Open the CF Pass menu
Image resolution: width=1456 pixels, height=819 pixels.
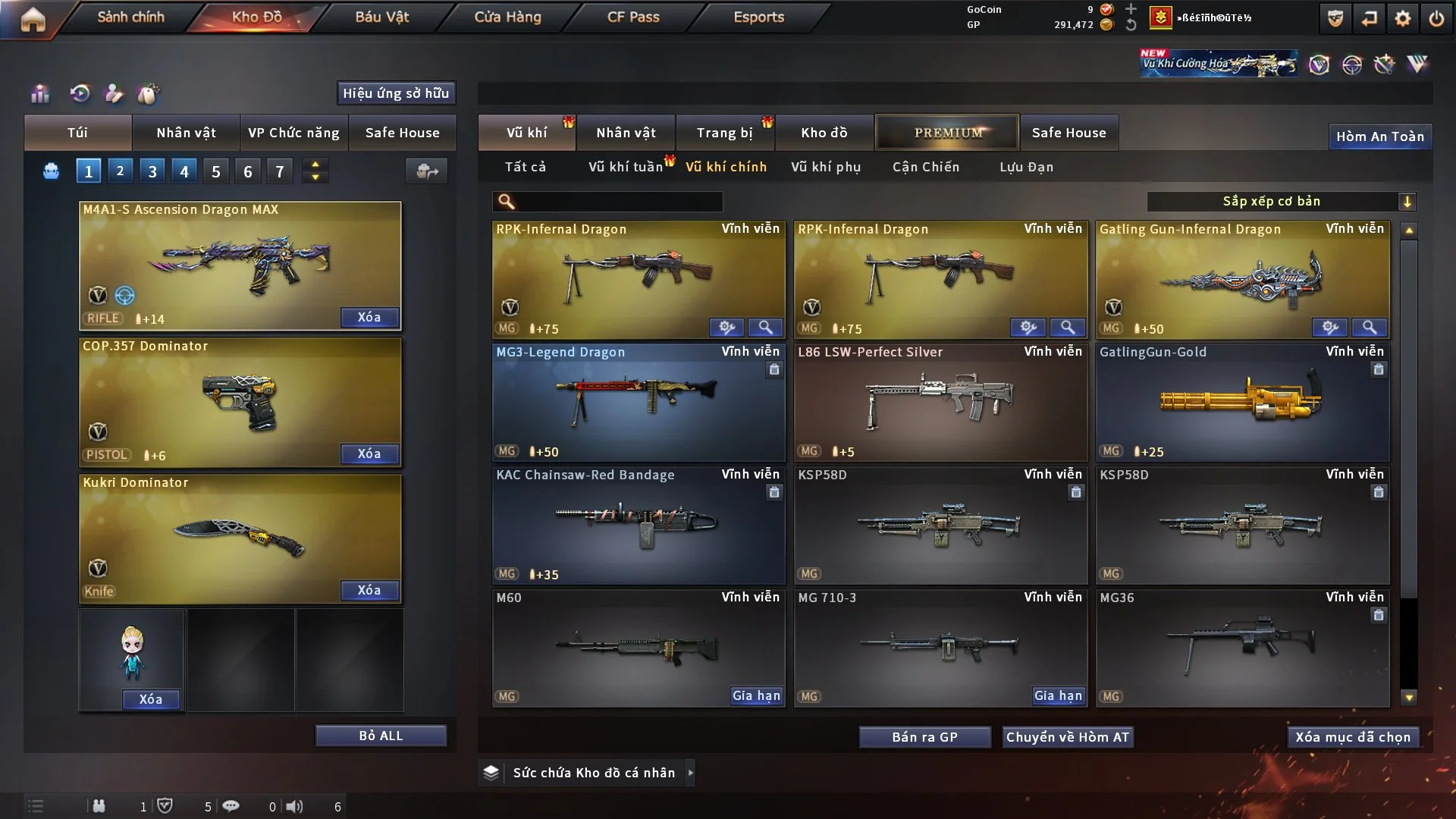pyautogui.click(x=633, y=17)
